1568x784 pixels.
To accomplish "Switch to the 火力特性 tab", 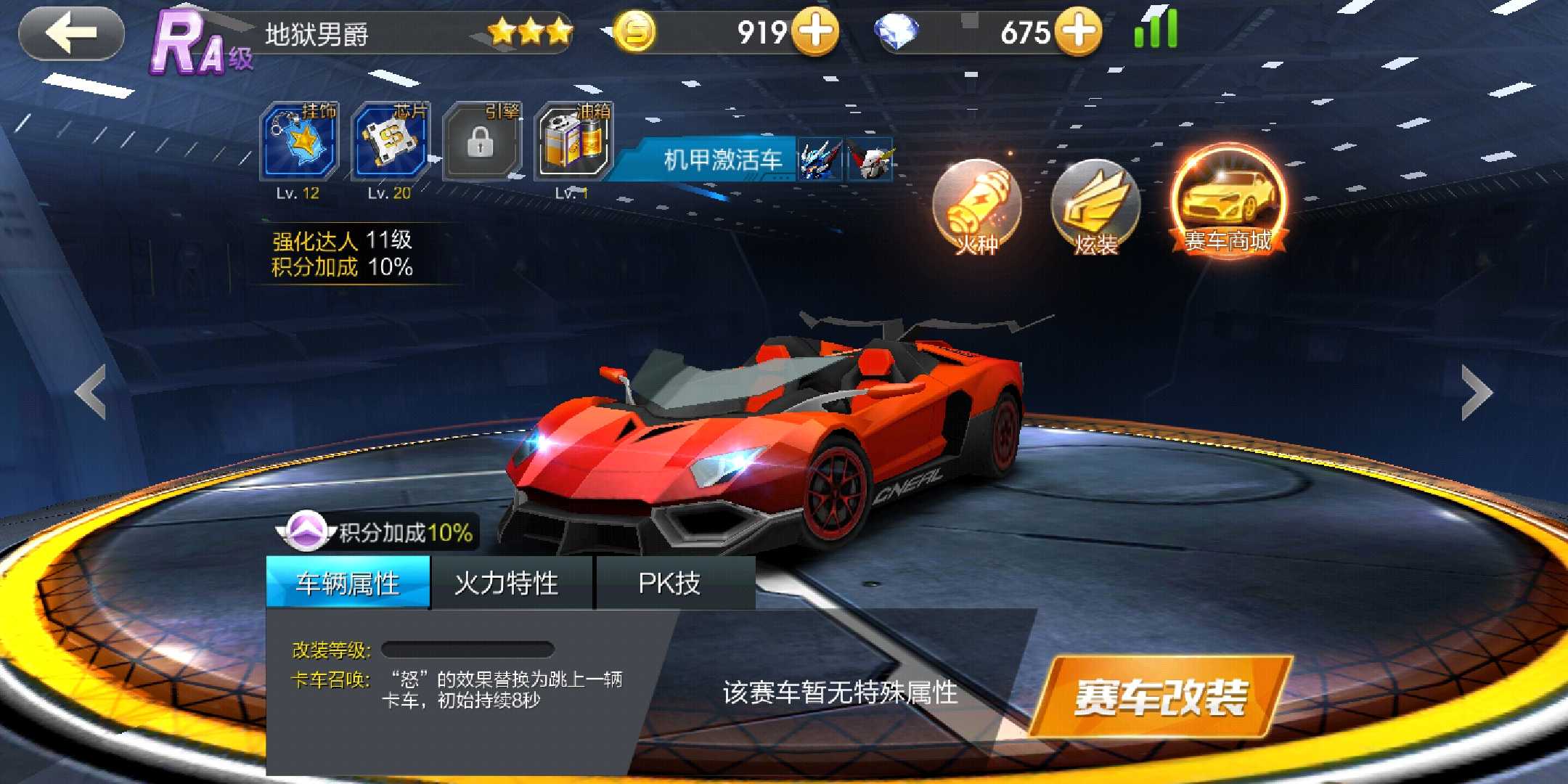I will [x=507, y=583].
